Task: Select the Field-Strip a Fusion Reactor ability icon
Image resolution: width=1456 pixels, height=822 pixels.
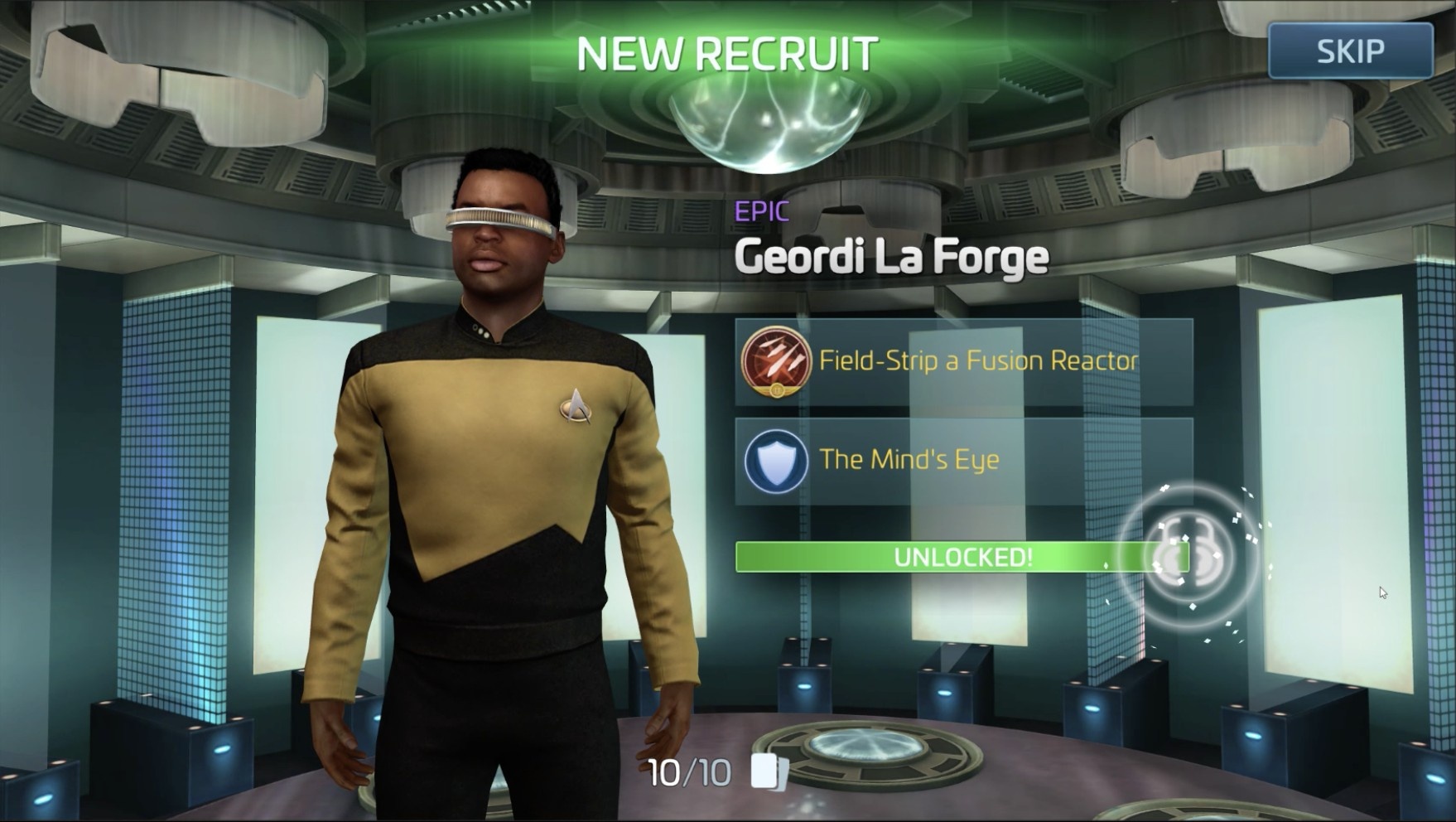Action: (775, 361)
